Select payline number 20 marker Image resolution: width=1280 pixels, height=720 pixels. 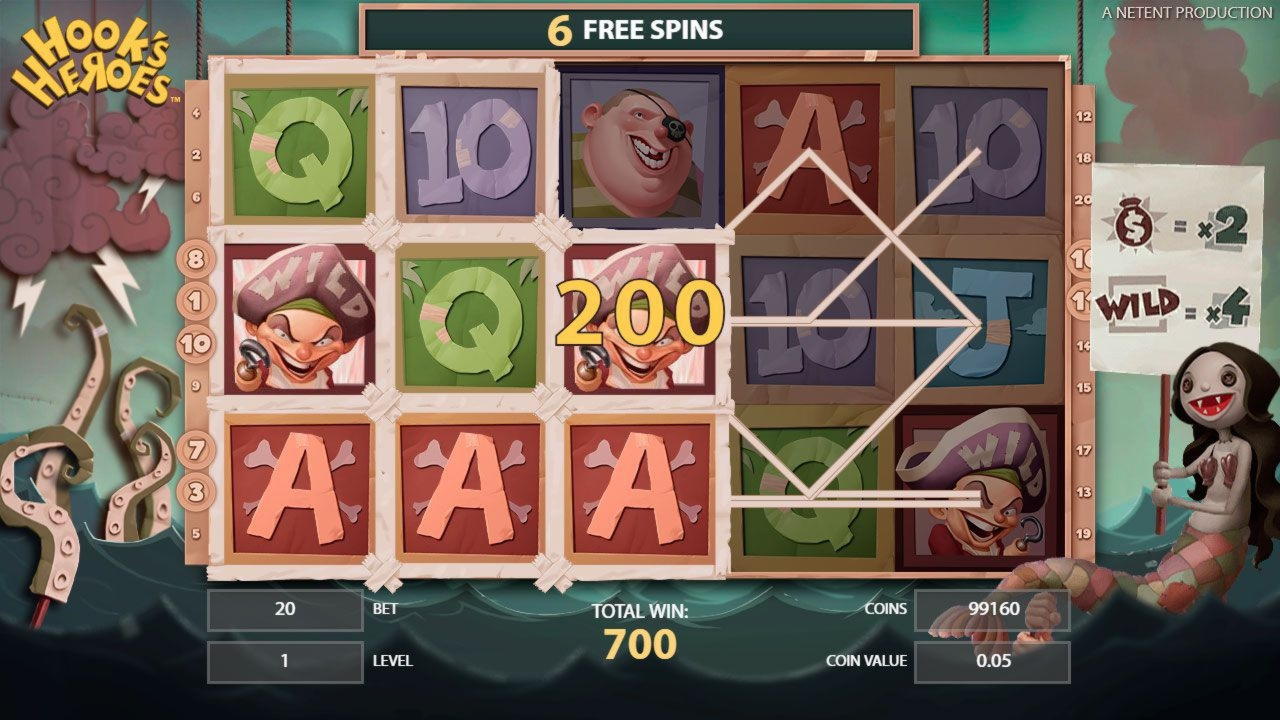1083,199
